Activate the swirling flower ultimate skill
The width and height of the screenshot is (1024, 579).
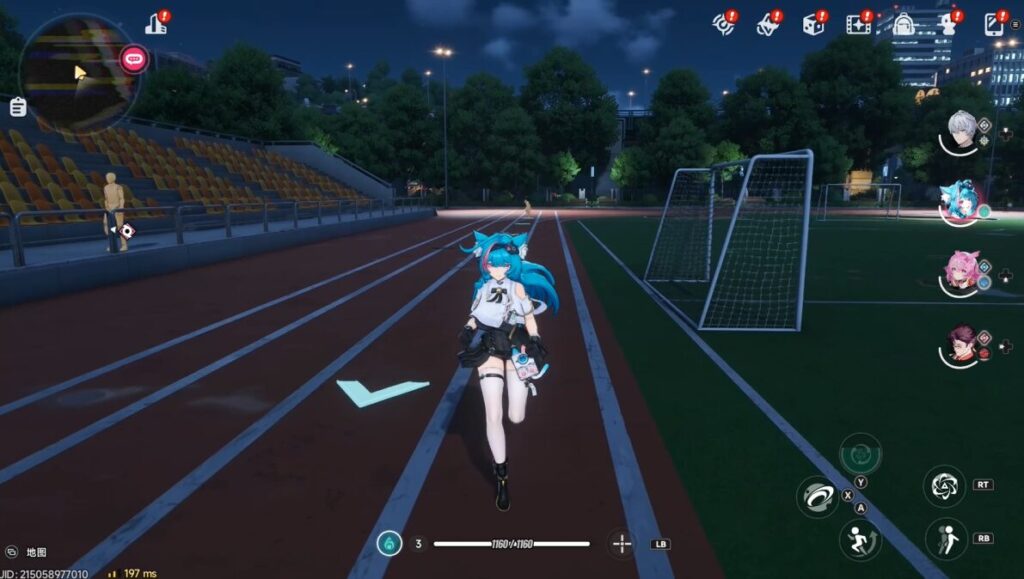pyautogui.click(x=944, y=486)
